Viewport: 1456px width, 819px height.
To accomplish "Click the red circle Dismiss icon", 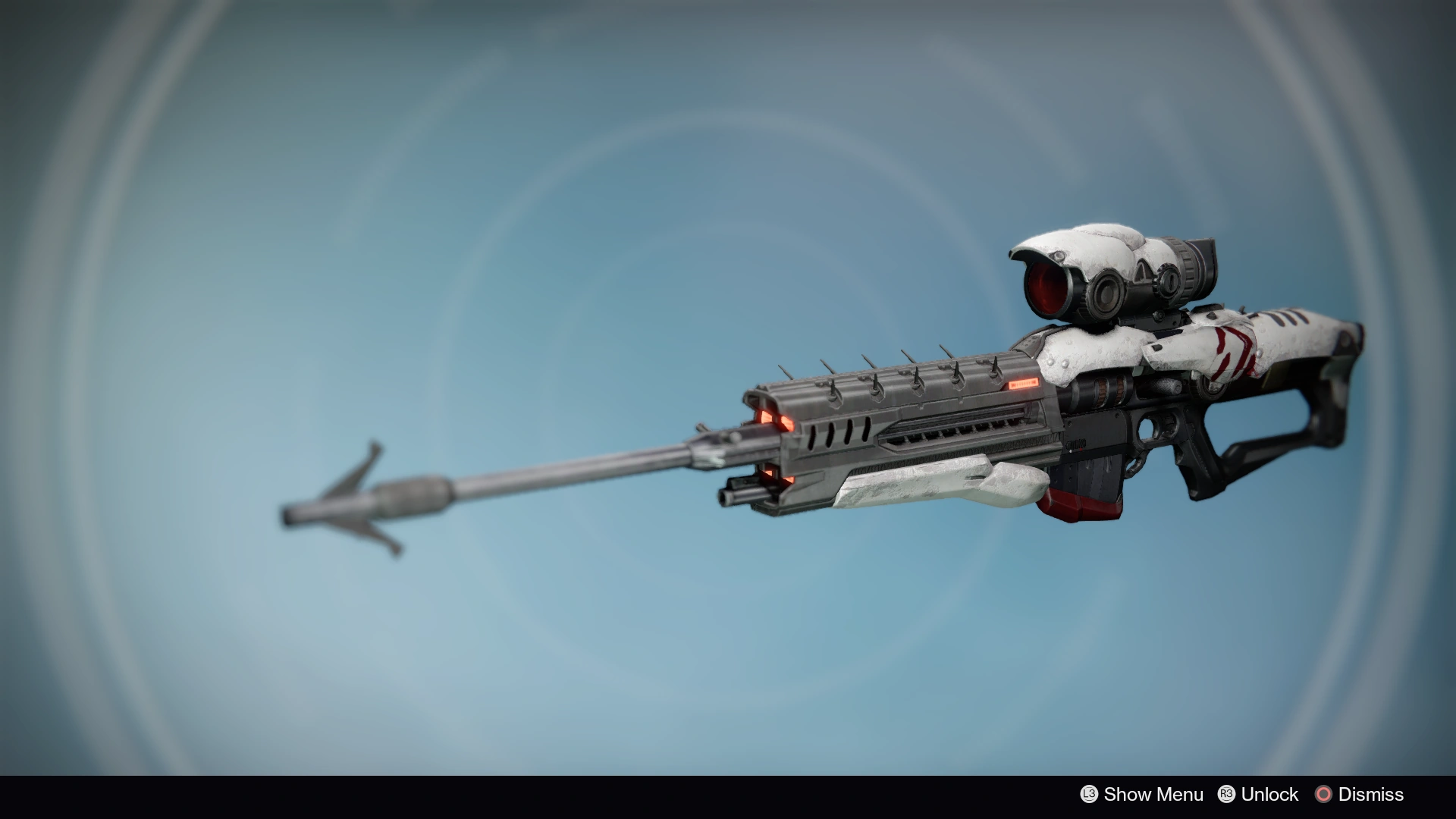I will pyautogui.click(x=1324, y=794).
